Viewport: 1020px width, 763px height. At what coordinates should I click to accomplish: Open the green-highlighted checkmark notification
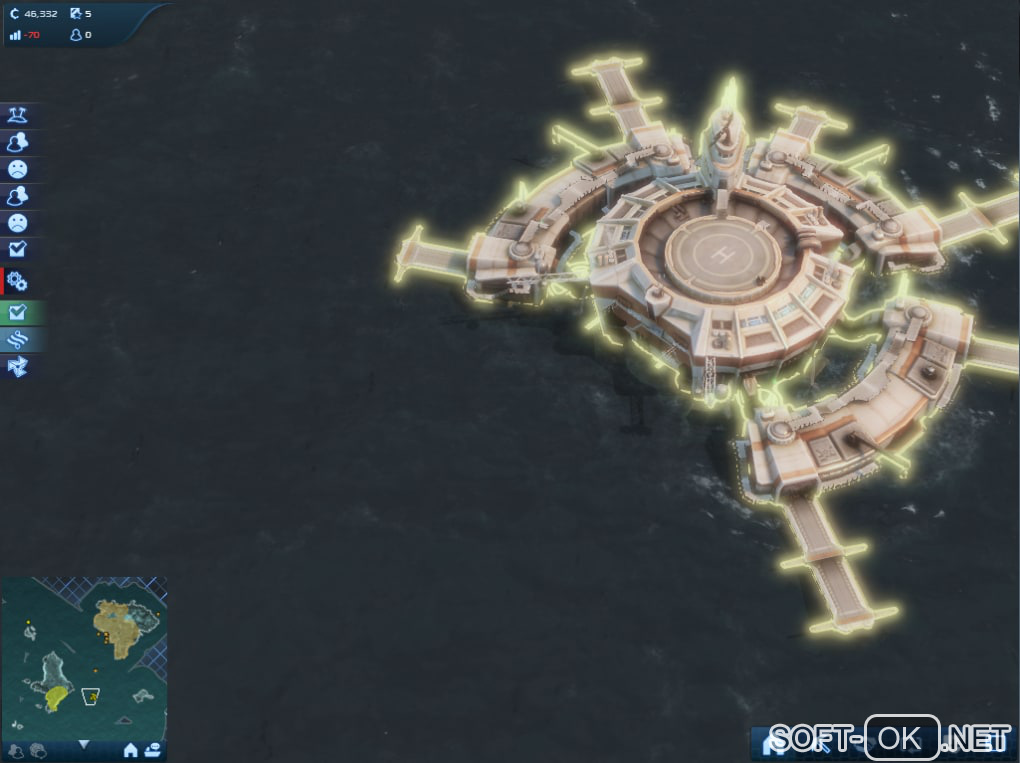[x=17, y=313]
